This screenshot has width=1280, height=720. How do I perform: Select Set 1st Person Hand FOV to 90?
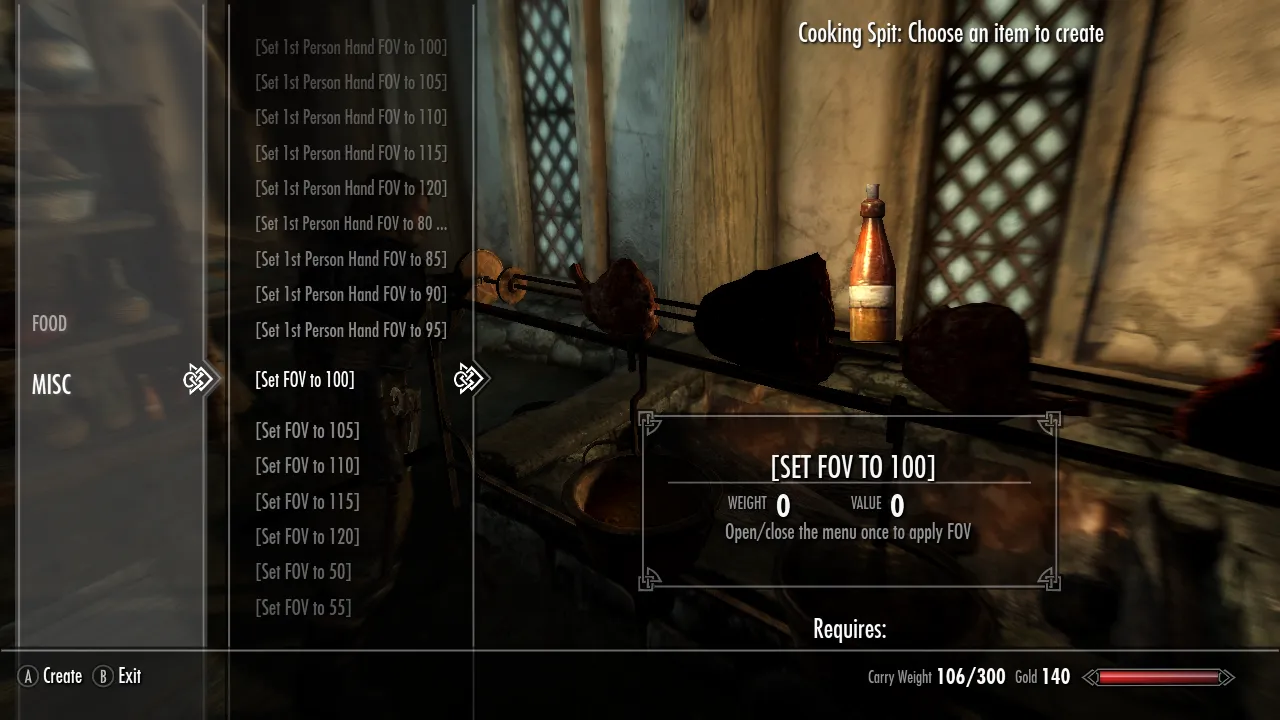351,294
